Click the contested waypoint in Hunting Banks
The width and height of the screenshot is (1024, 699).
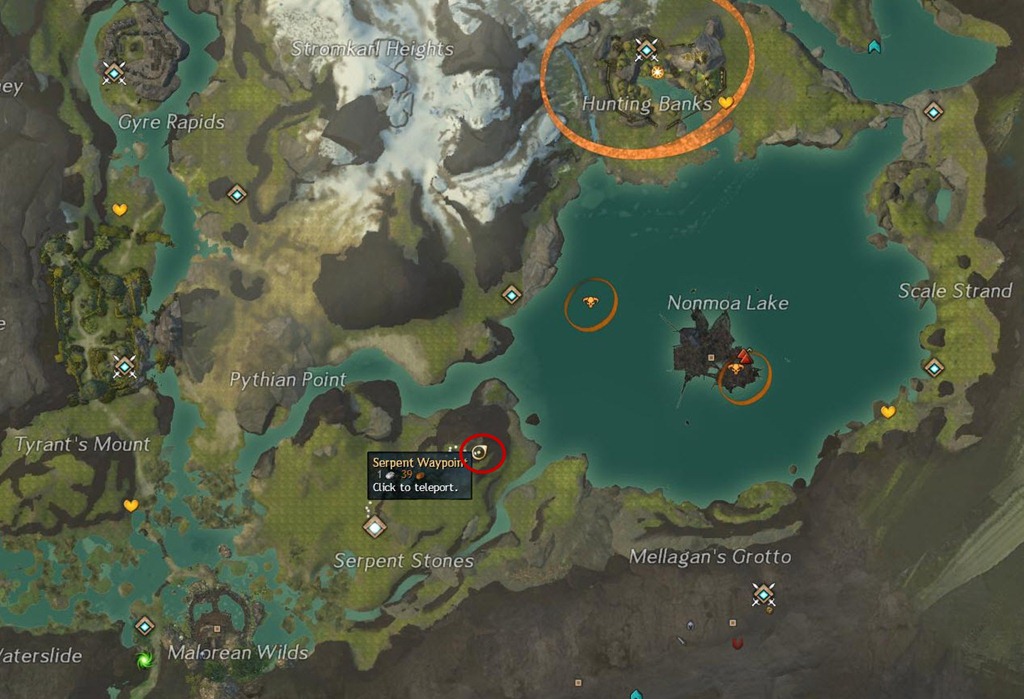[647, 49]
